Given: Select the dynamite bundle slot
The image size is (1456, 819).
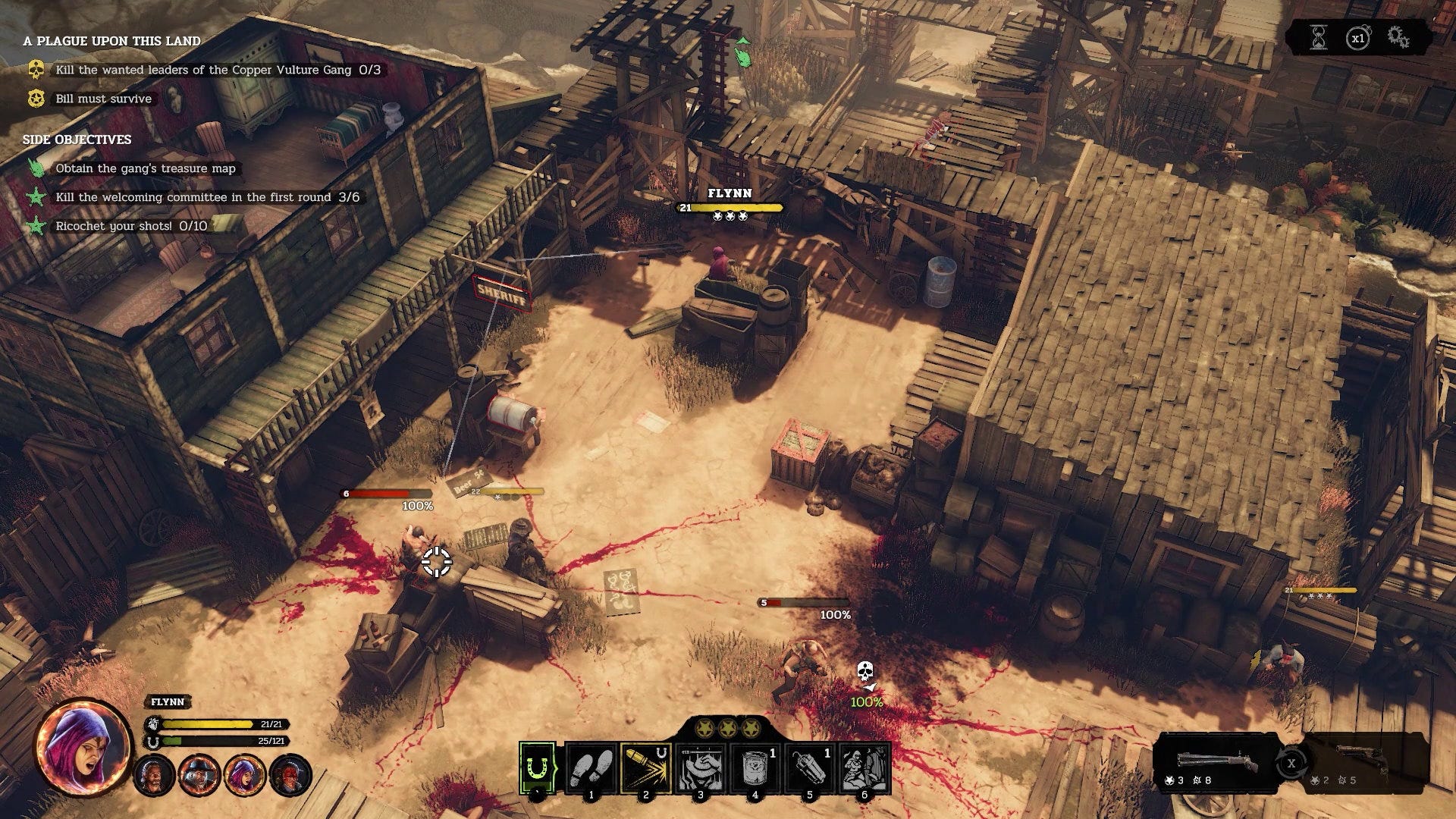Looking at the screenshot, I should pyautogui.click(x=809, y=767).
